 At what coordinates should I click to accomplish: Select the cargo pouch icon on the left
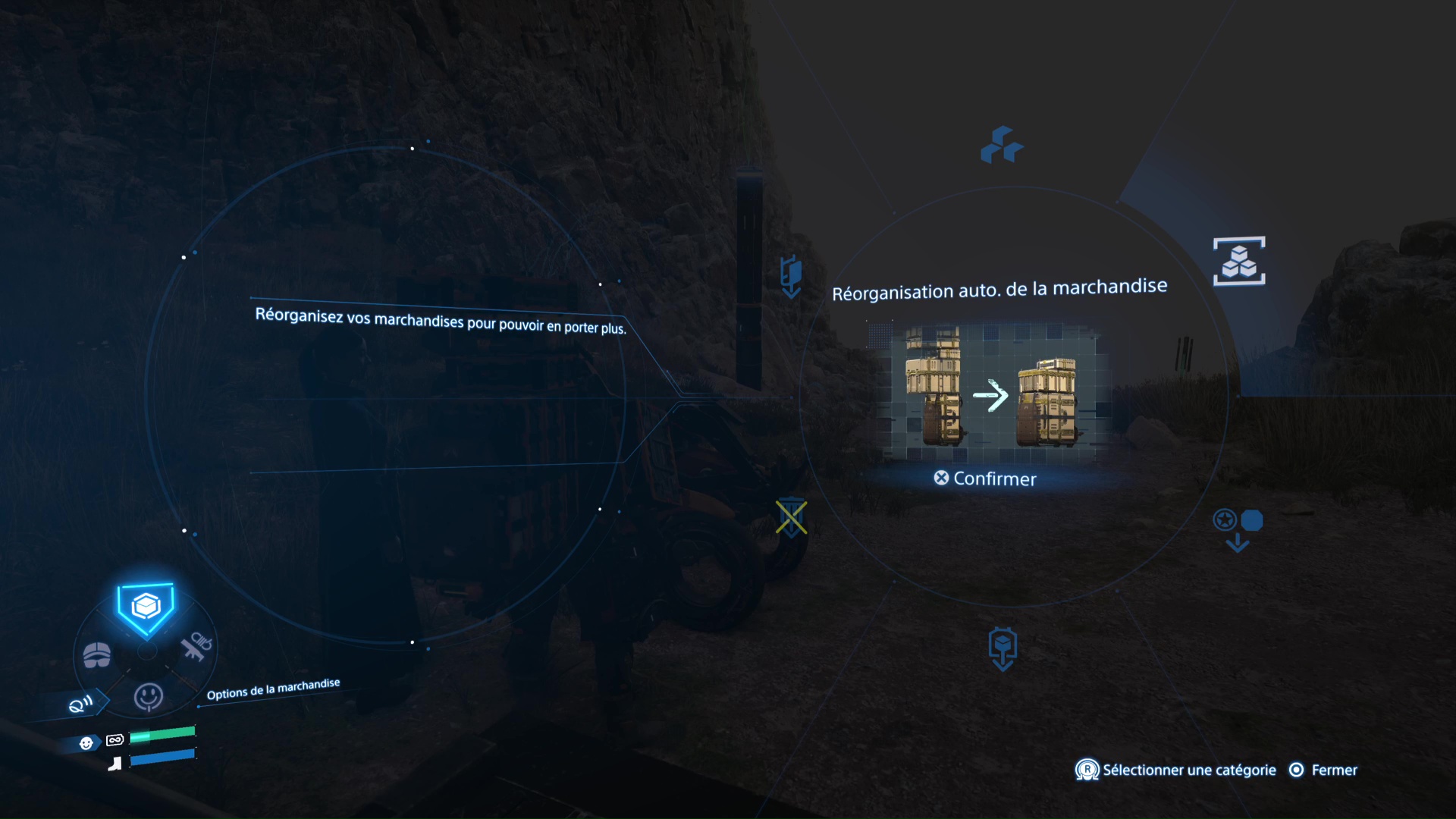pyautogui.click(x=789, y=278)
